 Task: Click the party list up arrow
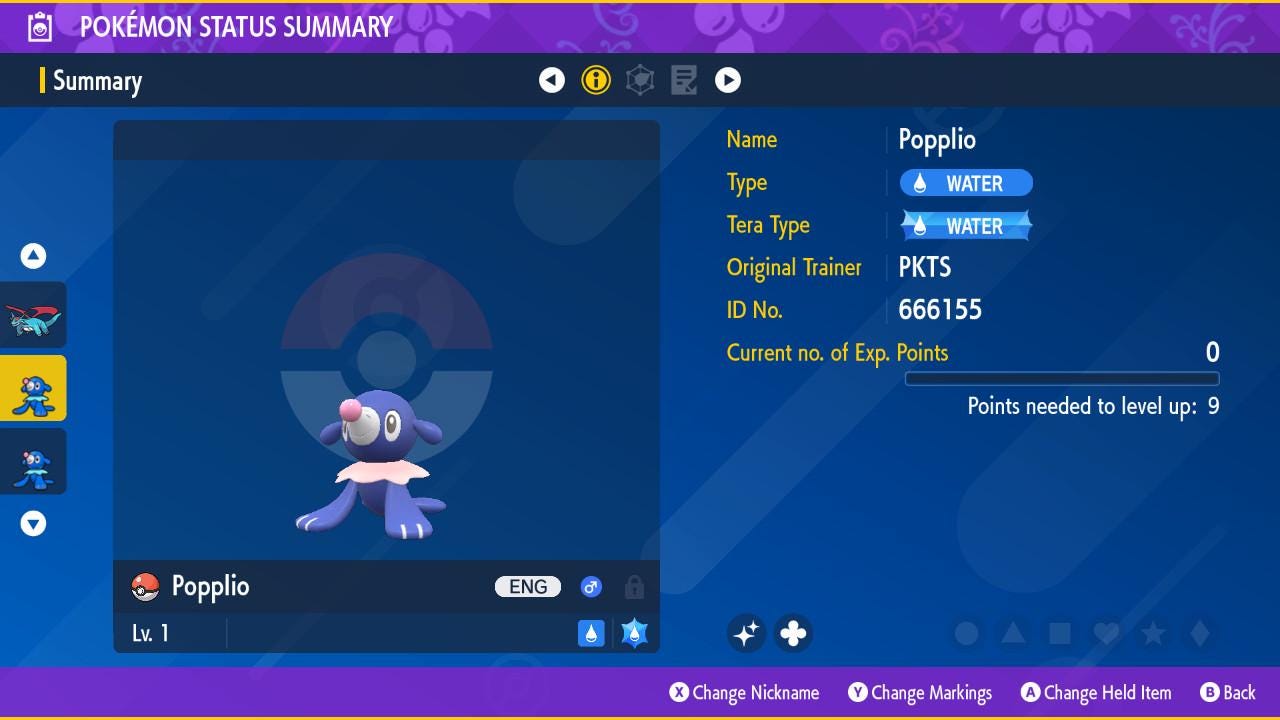click(34, 257)
